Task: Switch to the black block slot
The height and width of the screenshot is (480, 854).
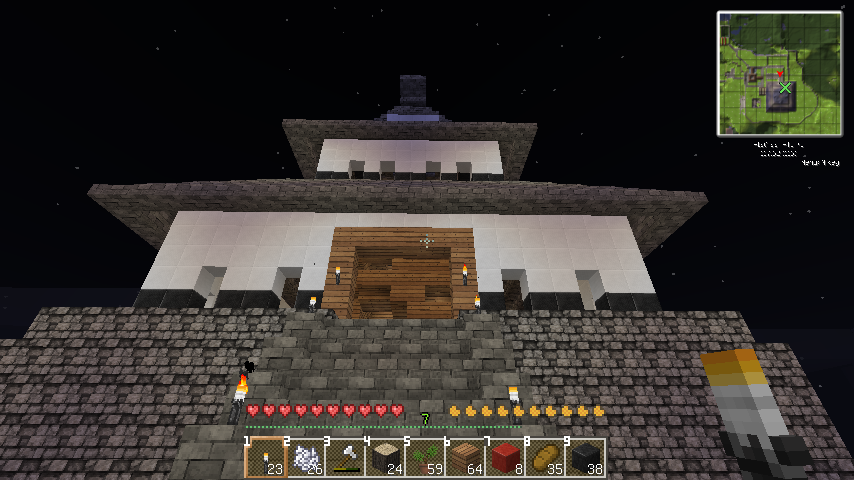Action: coord(585,458)
